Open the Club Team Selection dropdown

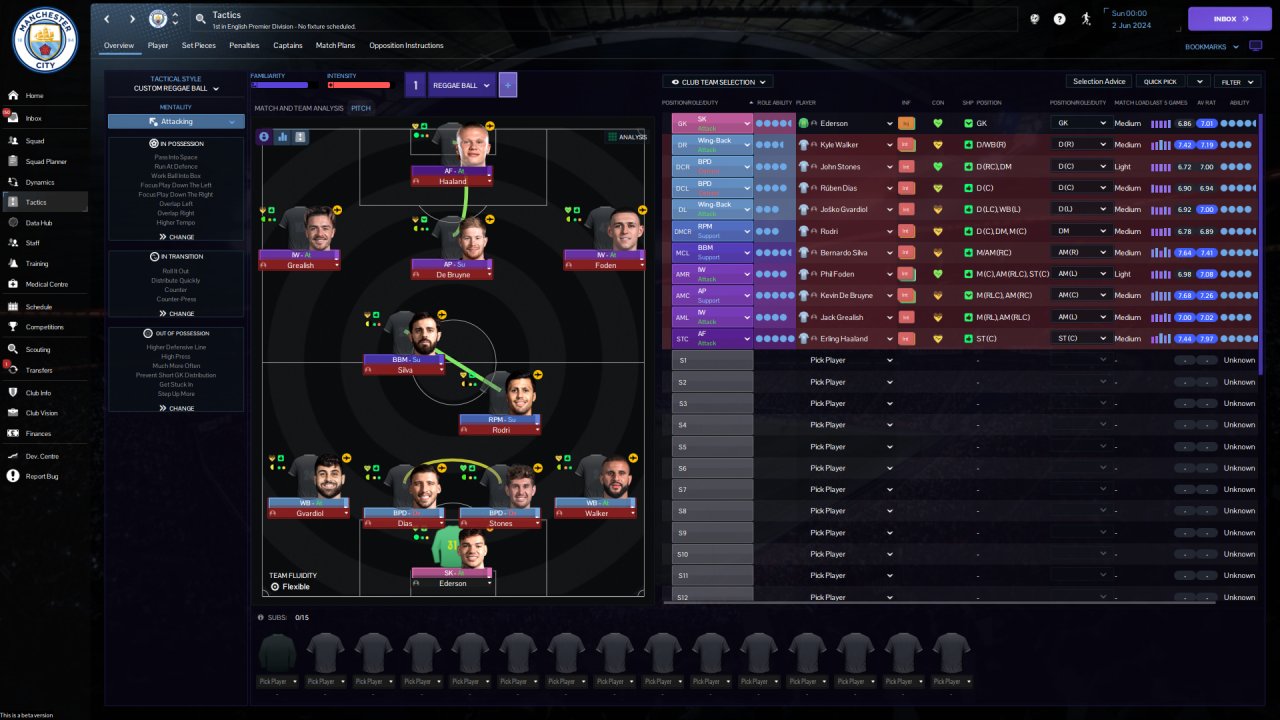click(x=718, y=82)
